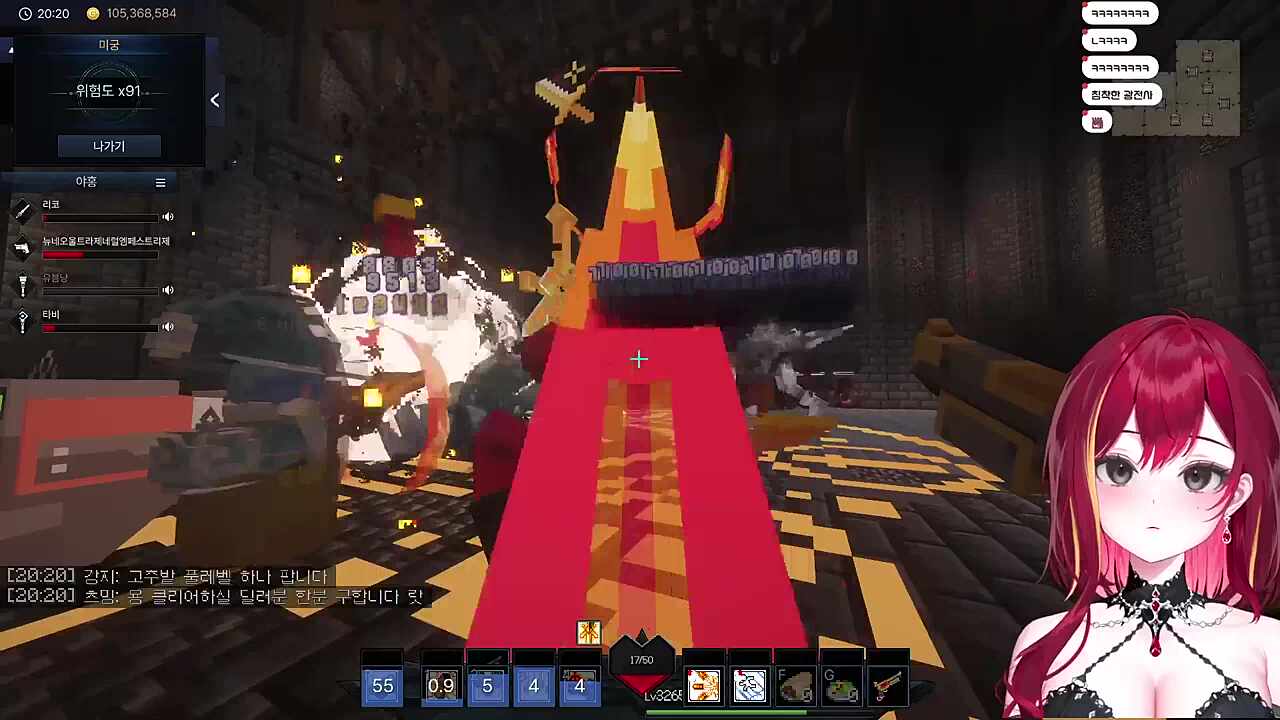This screenshot has width=1280, height=720.
Task: Mute party member 타비's speaker icon
Action: click(x=168, y=327)
